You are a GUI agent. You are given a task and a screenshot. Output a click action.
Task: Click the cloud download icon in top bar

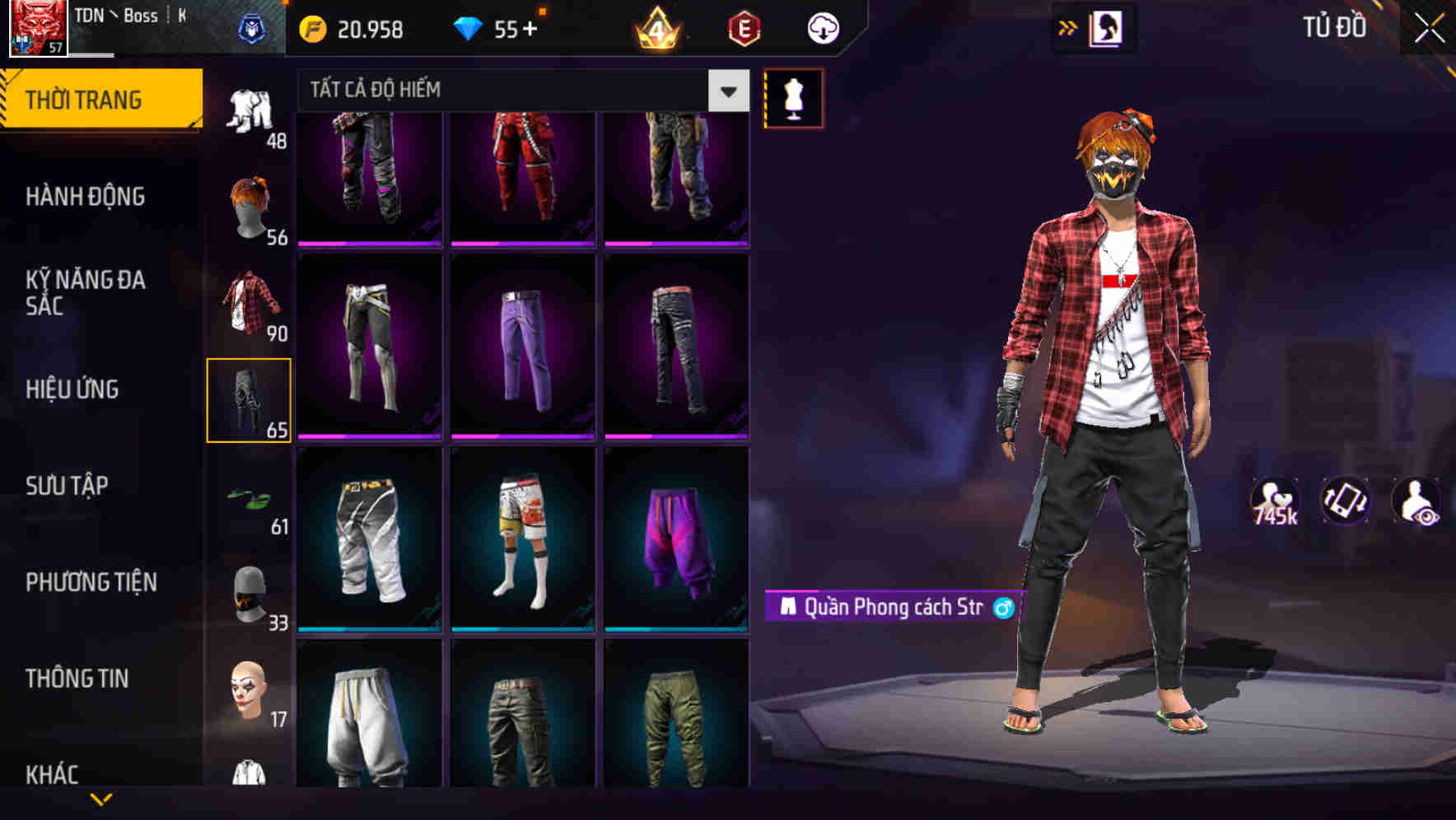tap(821, 27)
